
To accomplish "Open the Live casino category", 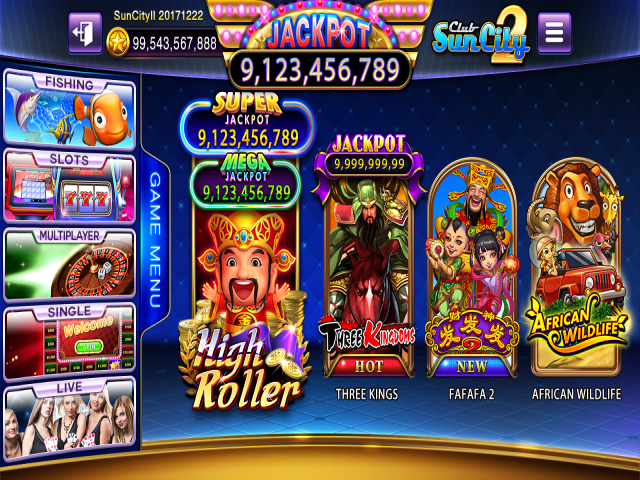I will [x=69, y=419].
